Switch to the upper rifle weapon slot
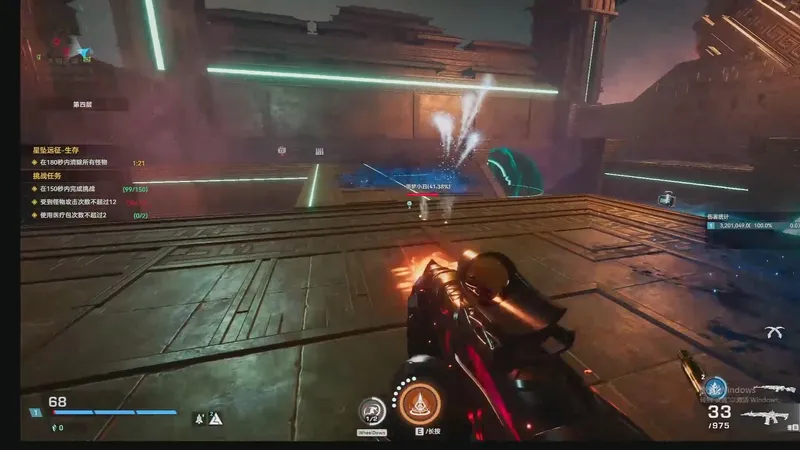 pyautogui.click(x=774, y=388)
